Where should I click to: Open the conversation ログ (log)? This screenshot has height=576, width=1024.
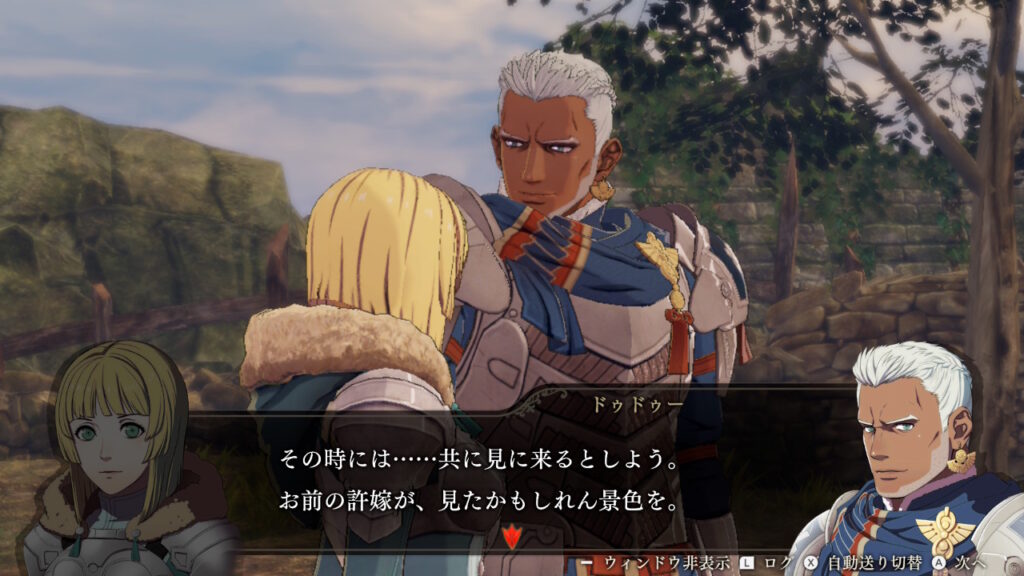[777, 563]
